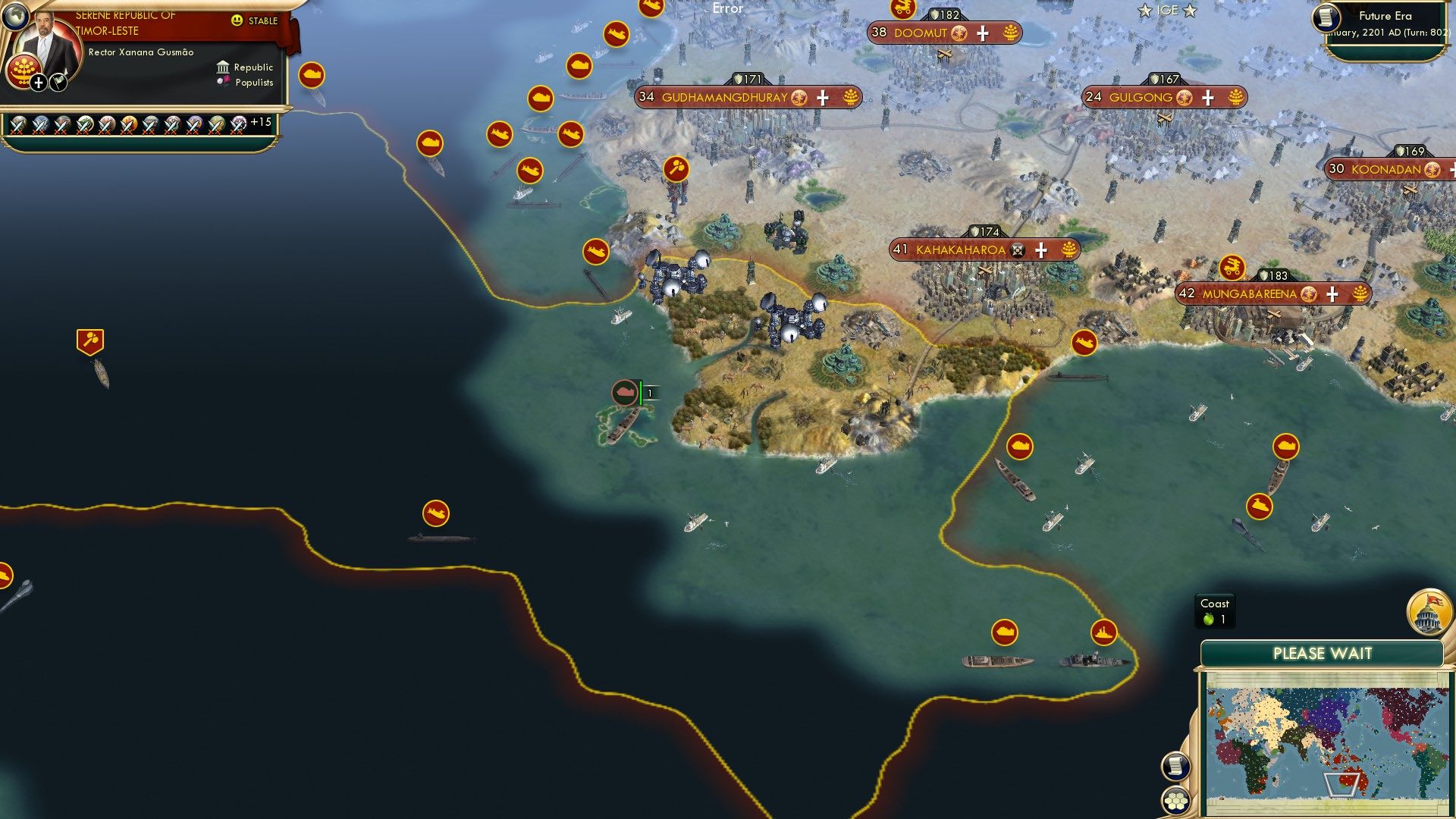The height and width of the screenshot is (819, 1456).
Task: Click Australia on the world minimap
Action: [1349, 778]
